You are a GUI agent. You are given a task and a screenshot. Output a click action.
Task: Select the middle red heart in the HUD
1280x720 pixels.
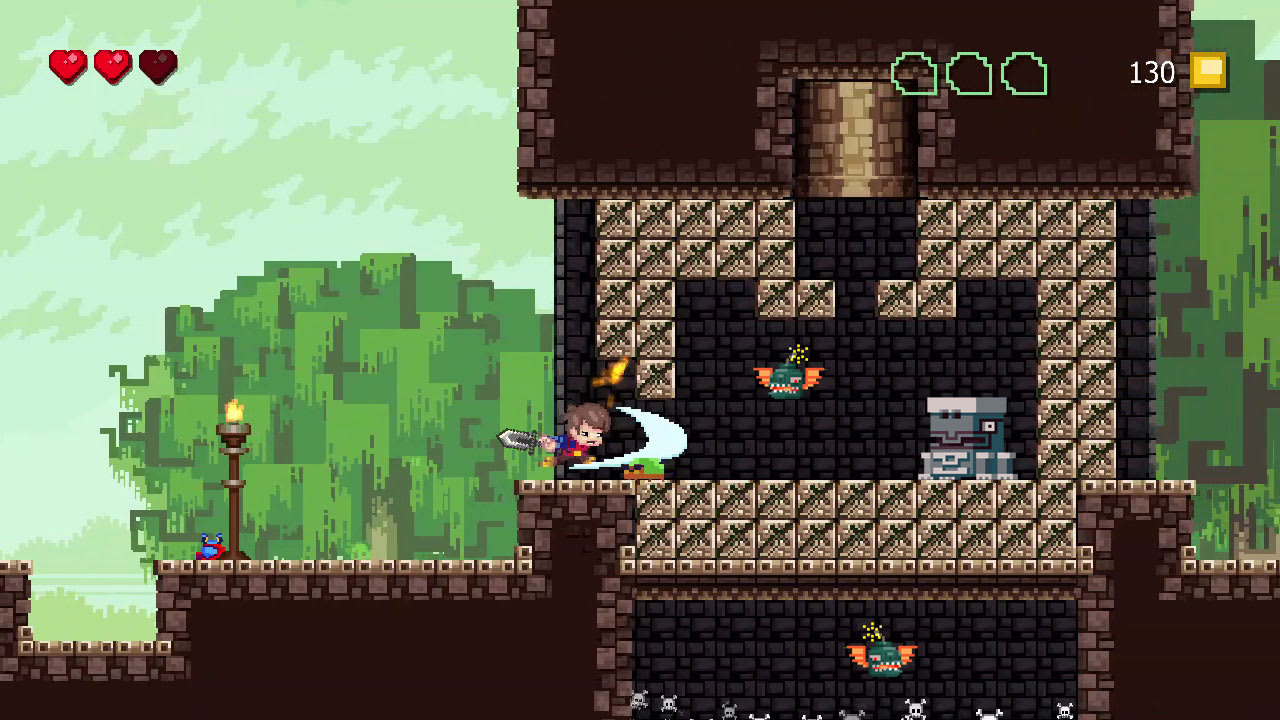tap(113, 63)
